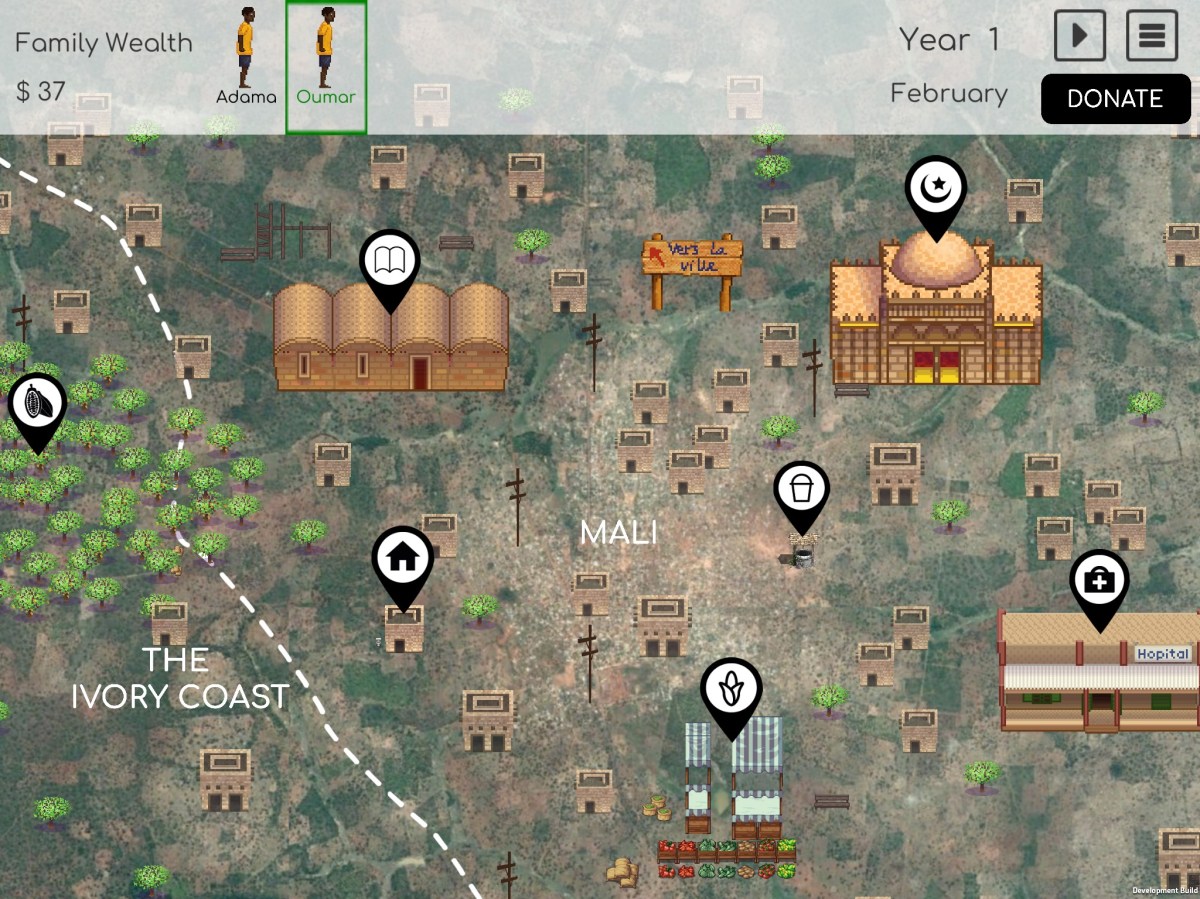Visit the hospital medical kit marker
This screenshot has height=899, width=1200.
click(x=1099, y=582)
